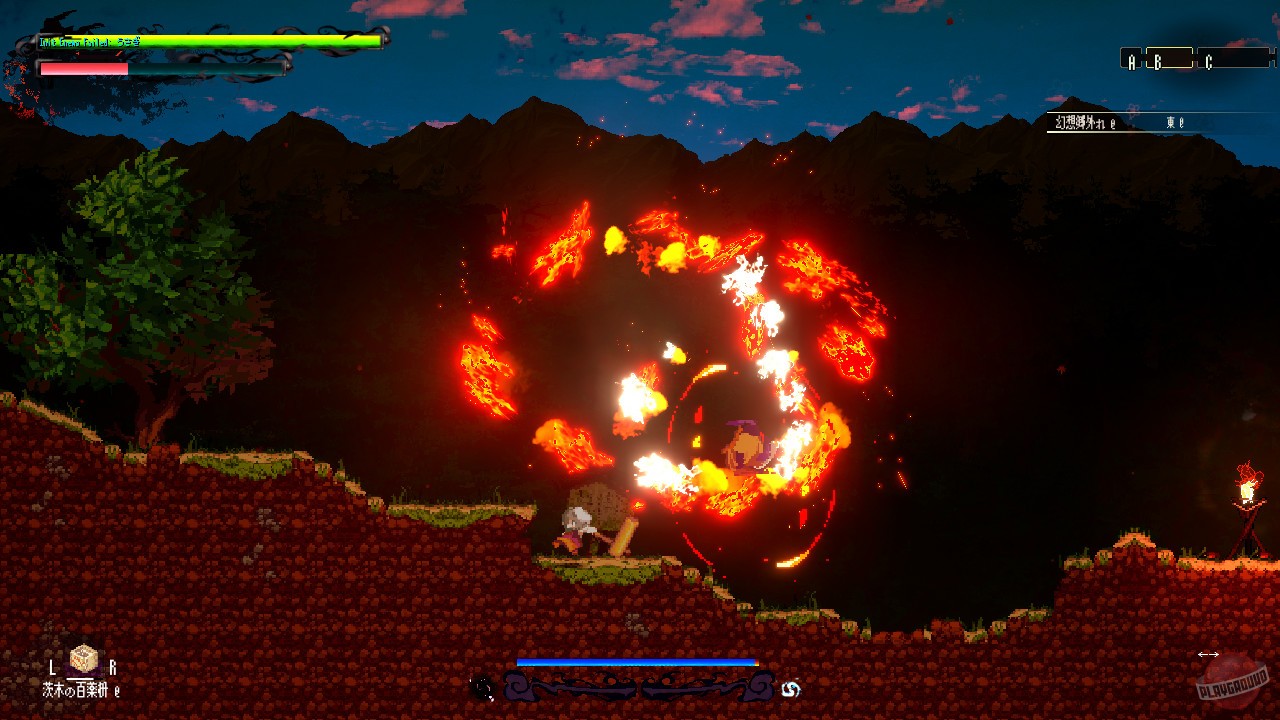Click the L arrow to cycle items left

click(x=52, y=667)
